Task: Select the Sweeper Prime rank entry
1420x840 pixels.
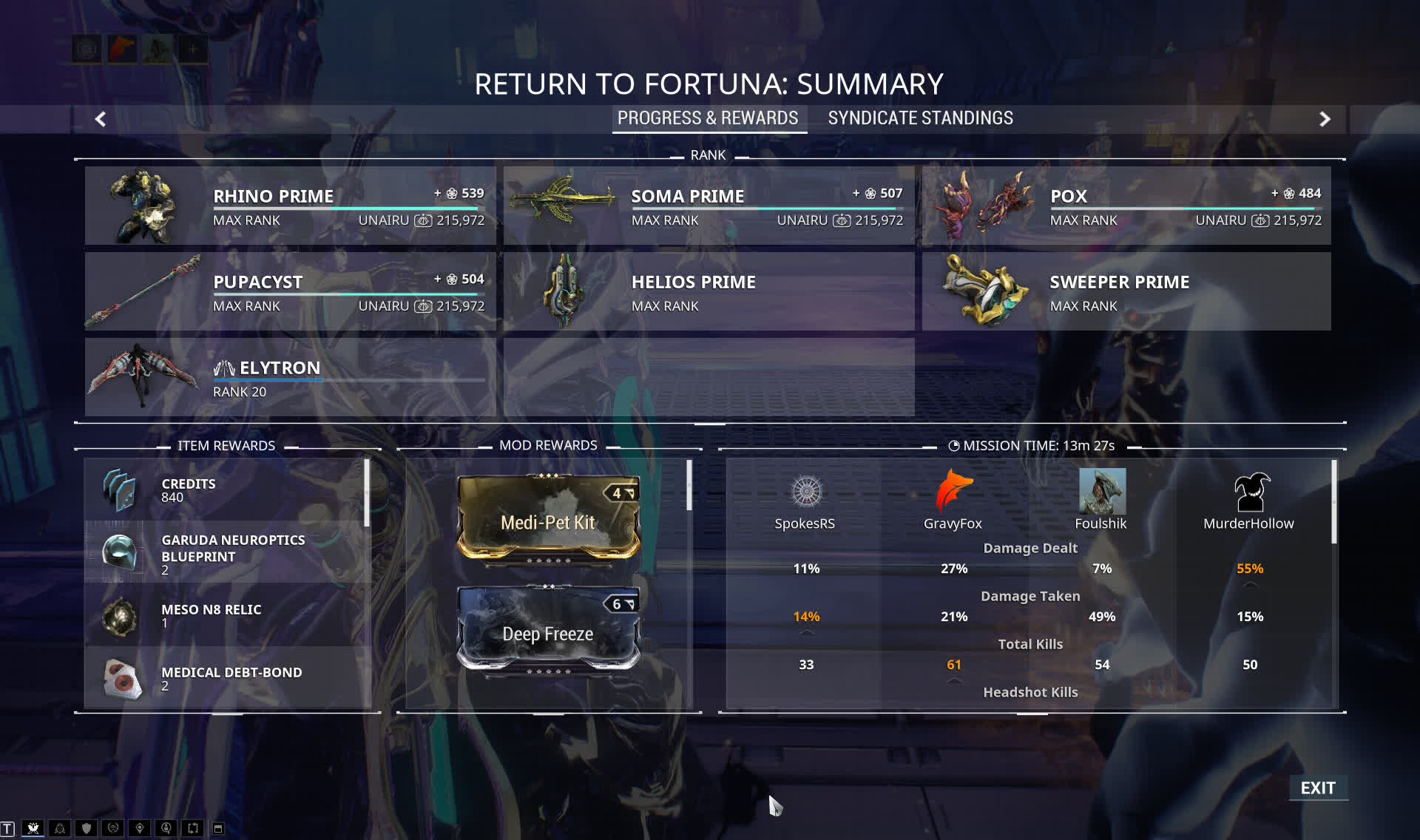Action: [x=1126, y=291]
